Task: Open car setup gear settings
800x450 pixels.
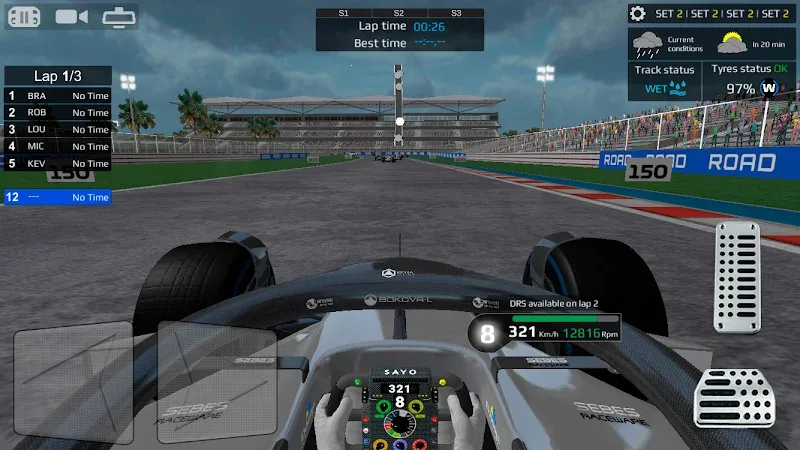Action: 637,13
